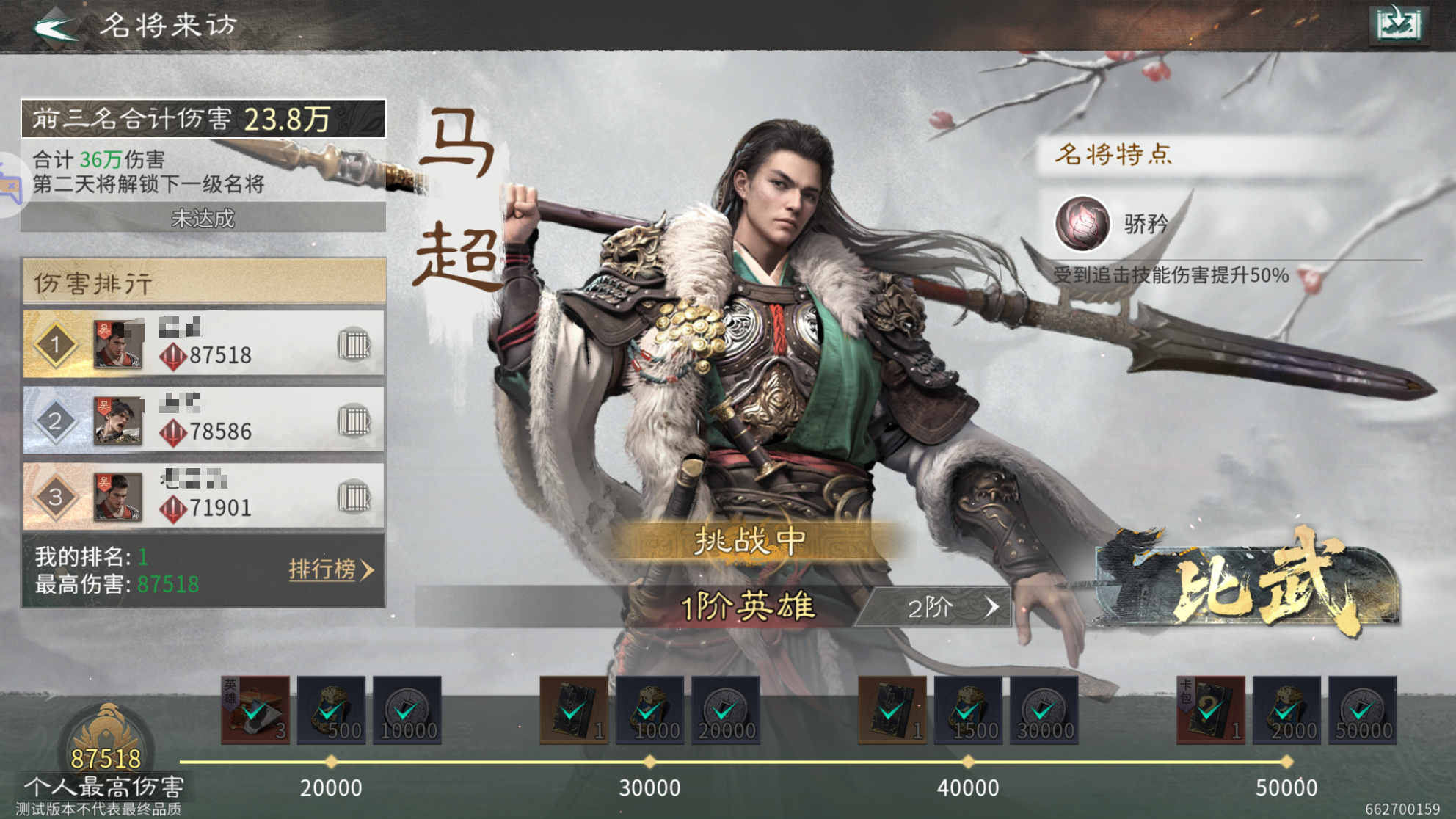This screenshot has height=819, width=1456.
Task: Select the 1阶英雄 stage label
Action: 749,607
